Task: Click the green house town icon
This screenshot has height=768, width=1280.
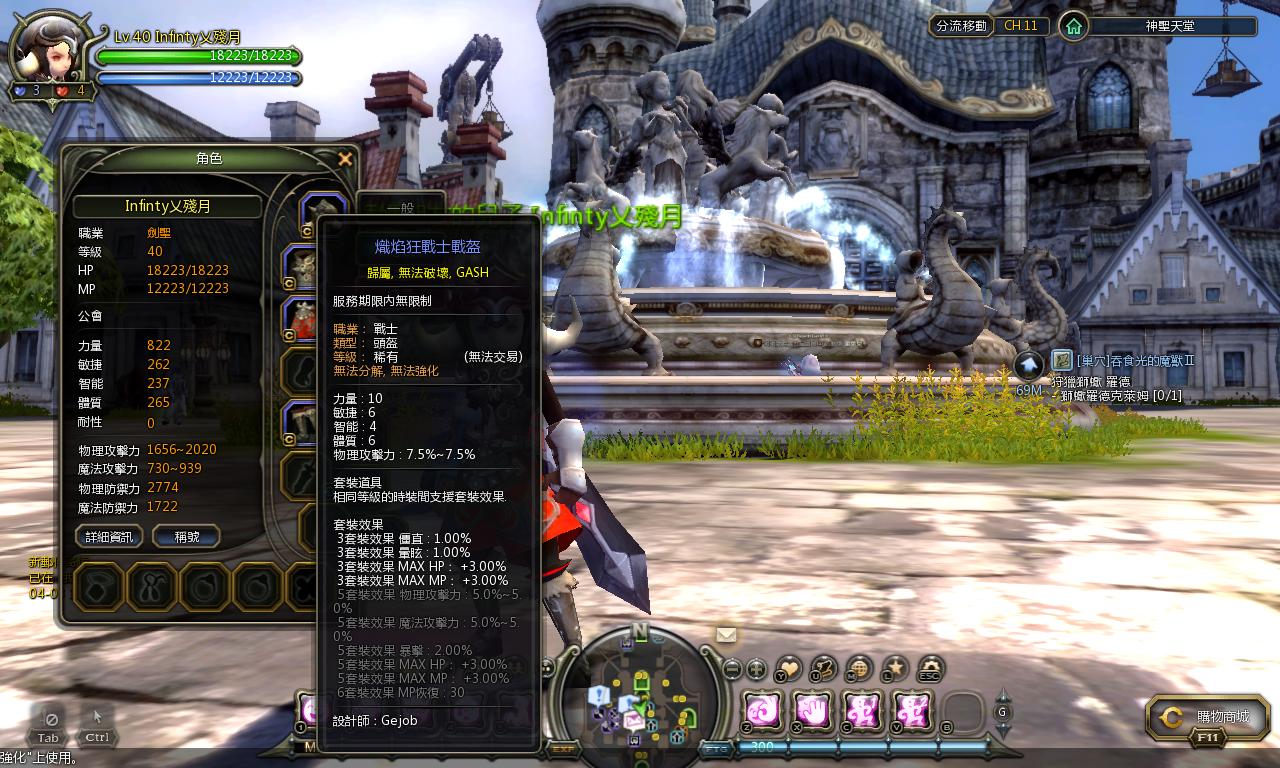Action: (x=1073, y=26)
